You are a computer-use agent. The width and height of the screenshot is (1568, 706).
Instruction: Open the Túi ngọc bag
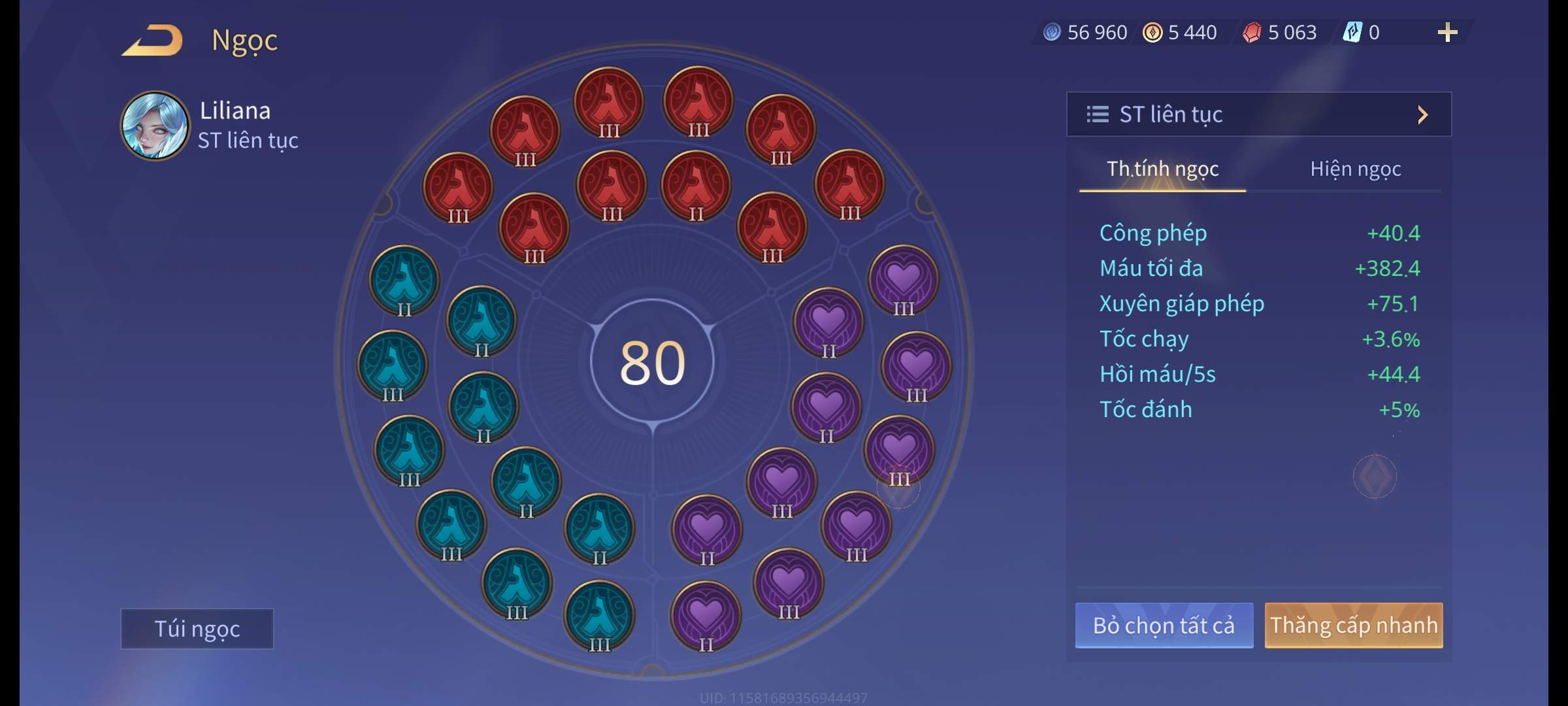(197, 628)
